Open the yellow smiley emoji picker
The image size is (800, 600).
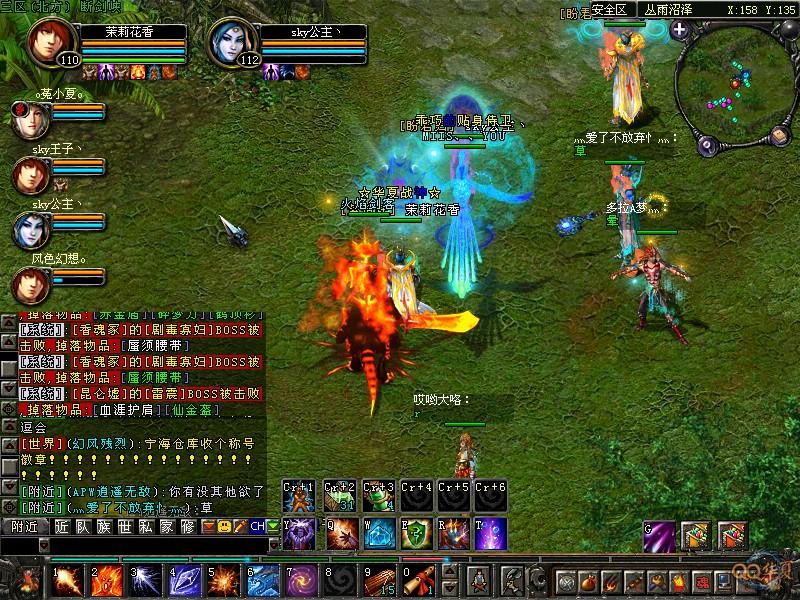[226, 526]
